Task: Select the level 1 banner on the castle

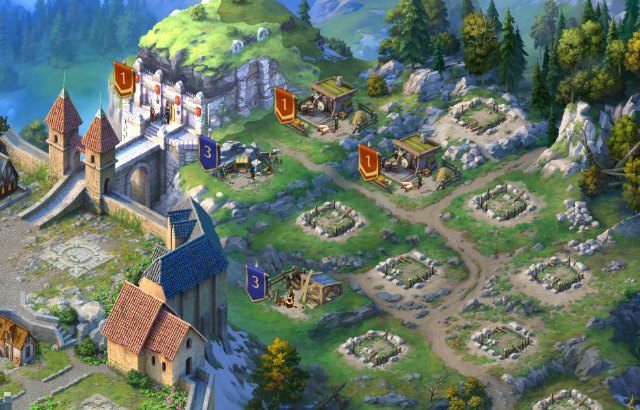Action: [123, 78]
